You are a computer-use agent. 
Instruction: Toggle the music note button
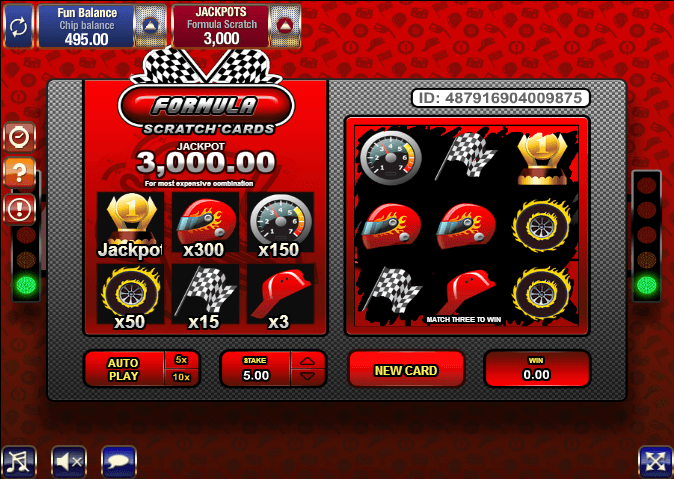[18, 461]
